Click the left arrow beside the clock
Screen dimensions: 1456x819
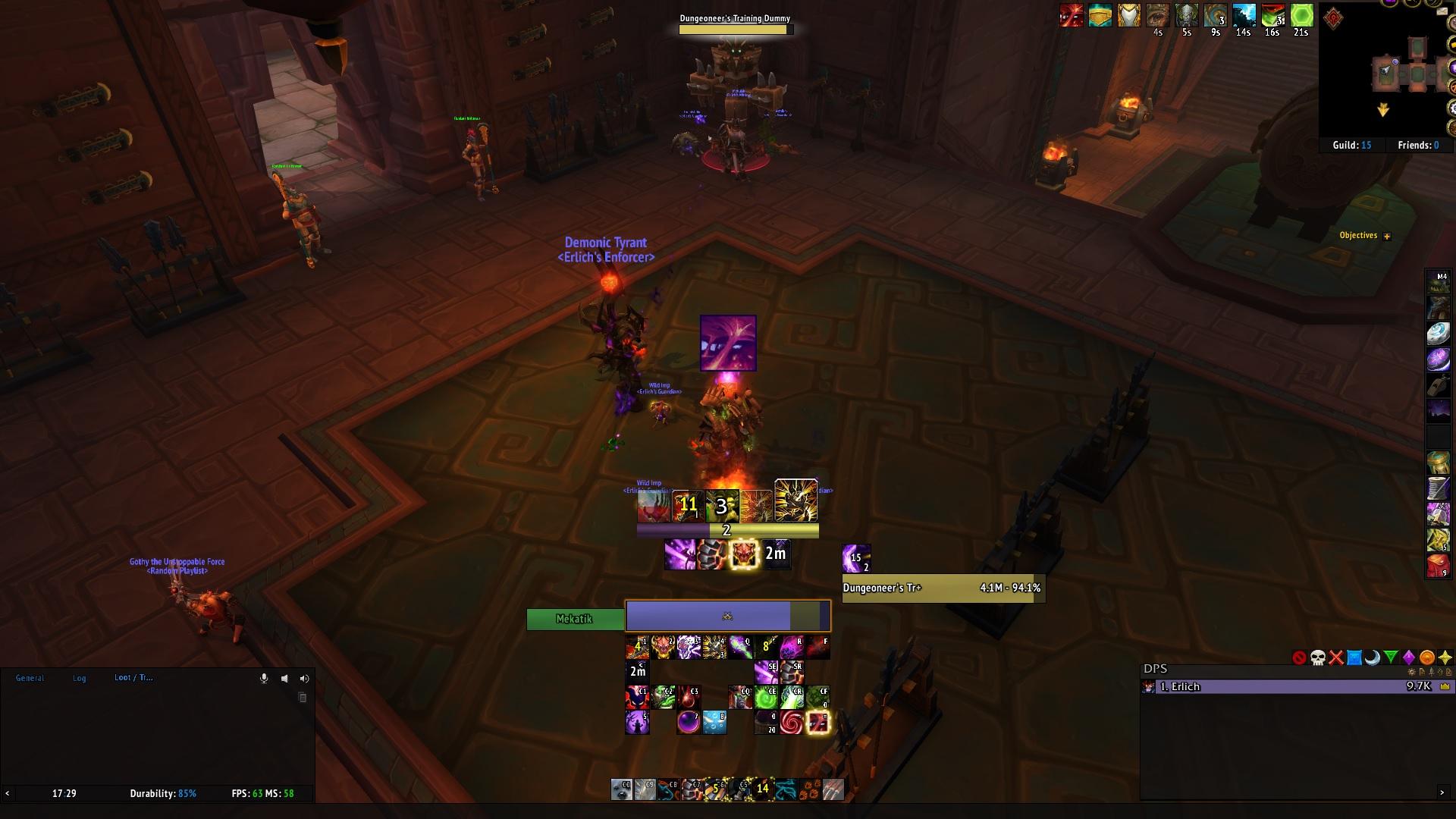(x=8, y=793)
